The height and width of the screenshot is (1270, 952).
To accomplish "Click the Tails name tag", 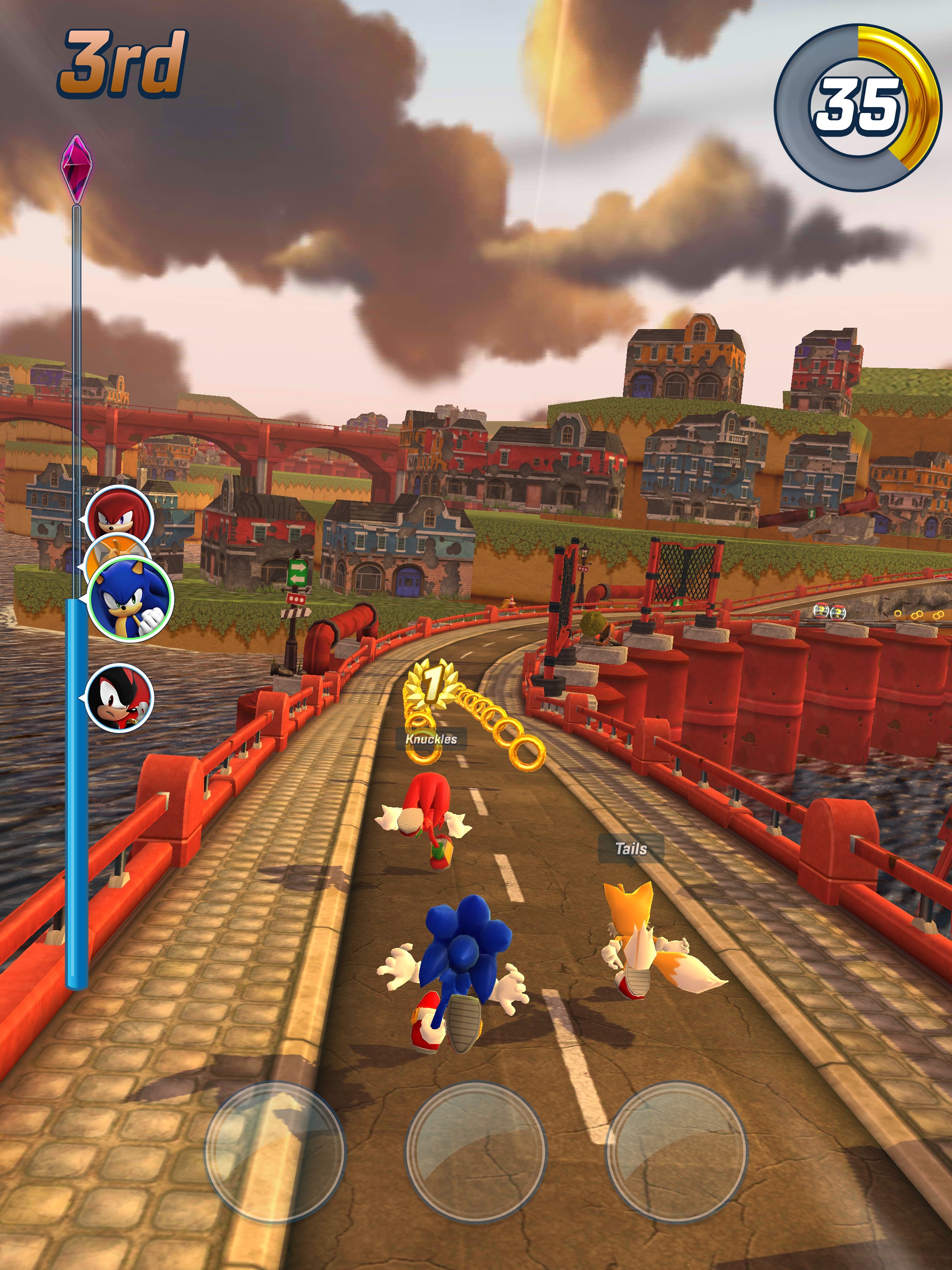I will click(630, 848).
